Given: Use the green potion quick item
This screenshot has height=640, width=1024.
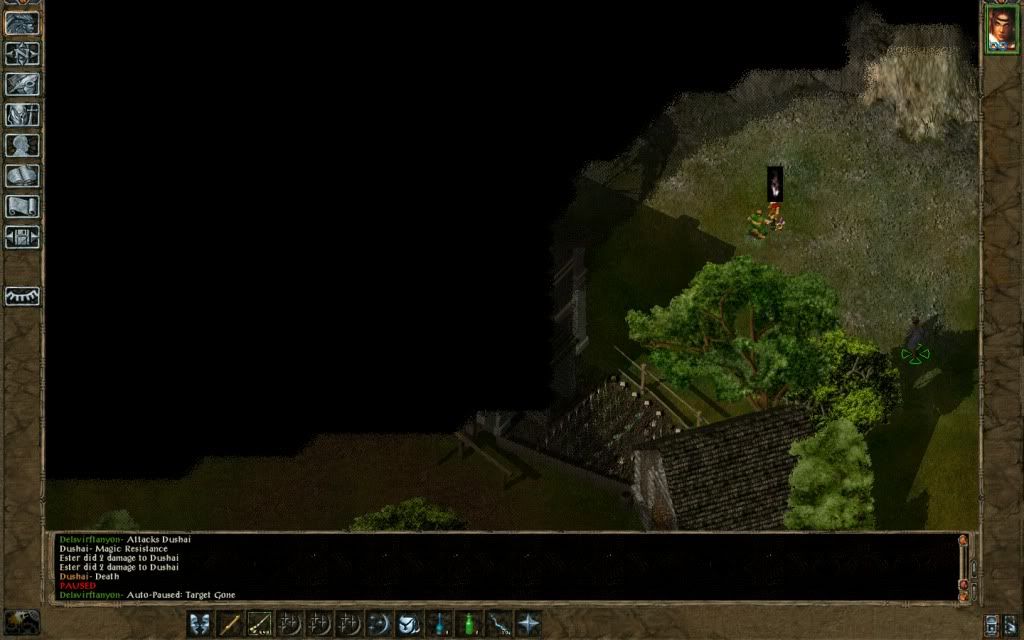Looking at the screenshot, I should [x=468, y=624].
